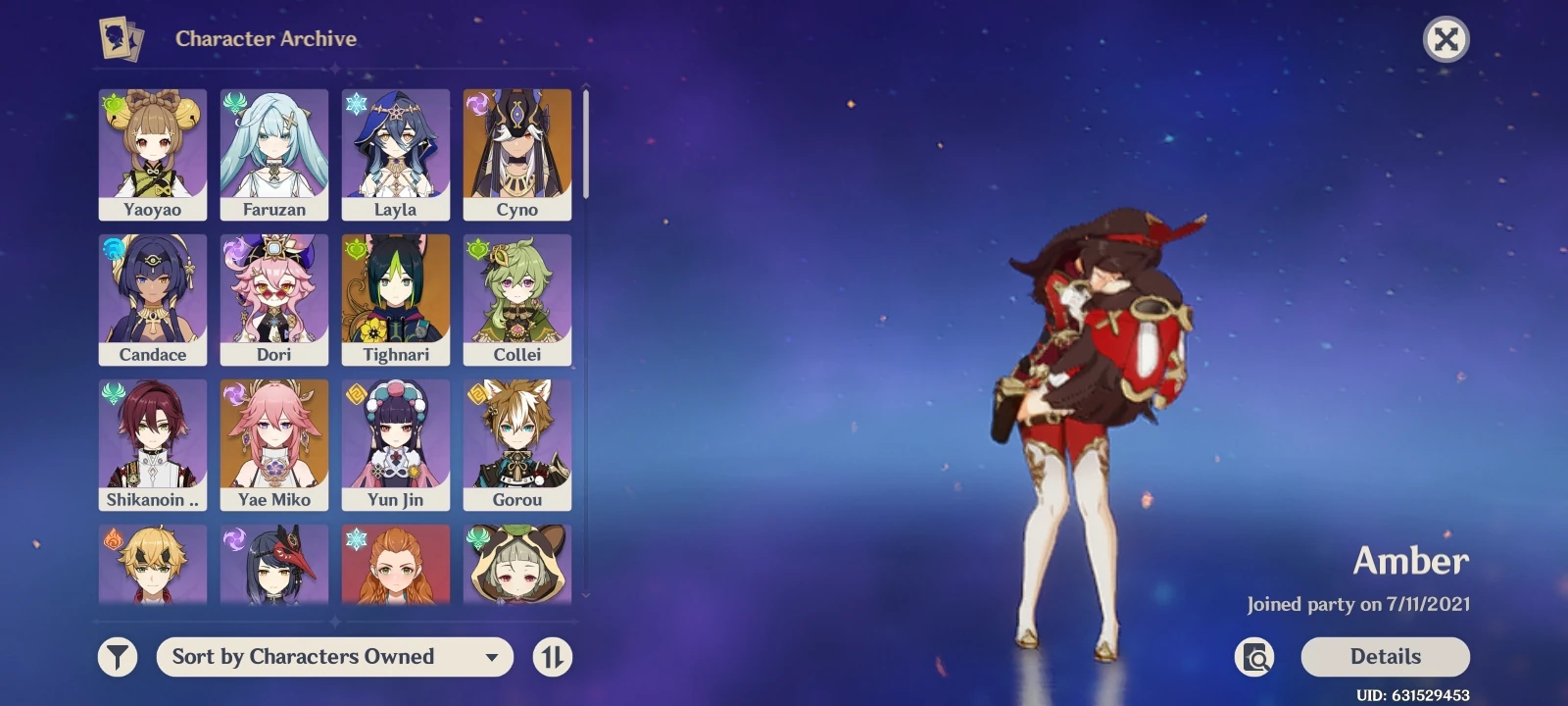Select the filter funnel icon
The width and height of the screenshot is (1568, 706).
pos(117,657)
